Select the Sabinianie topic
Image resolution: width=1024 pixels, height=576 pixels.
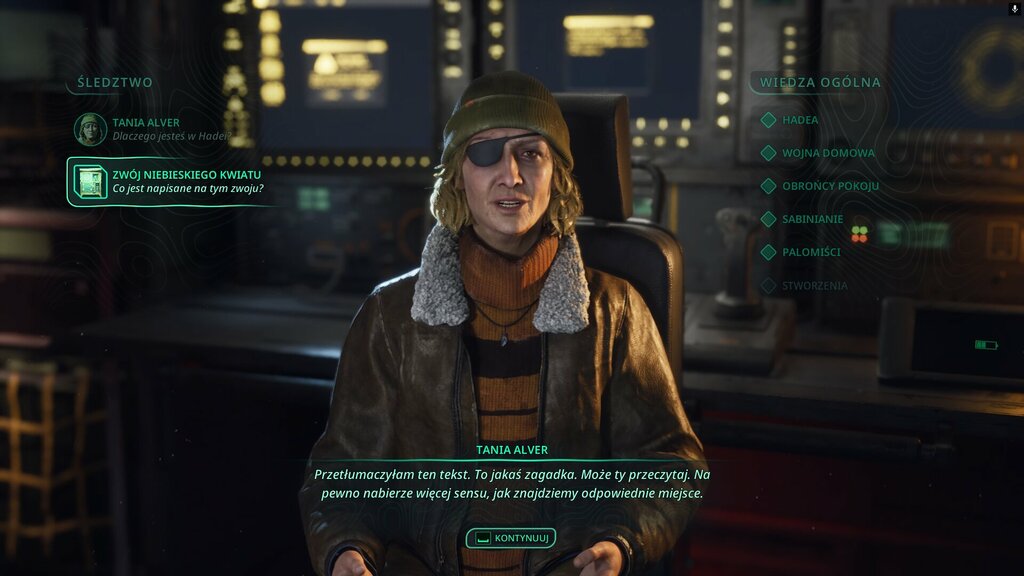812,219
